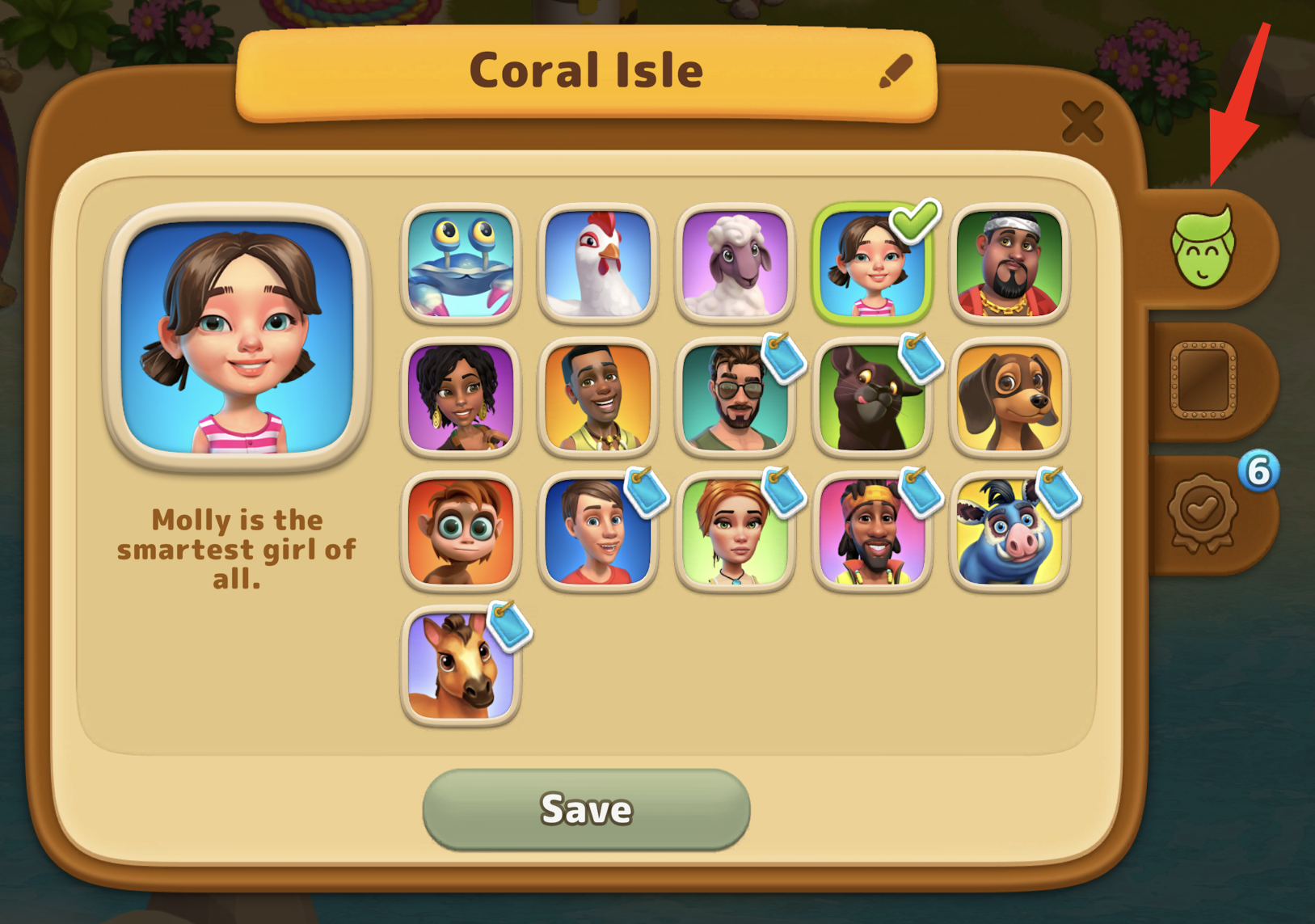Choose the bandana man with gold chain
The image size is (1315, 924).
[1009, 263]
